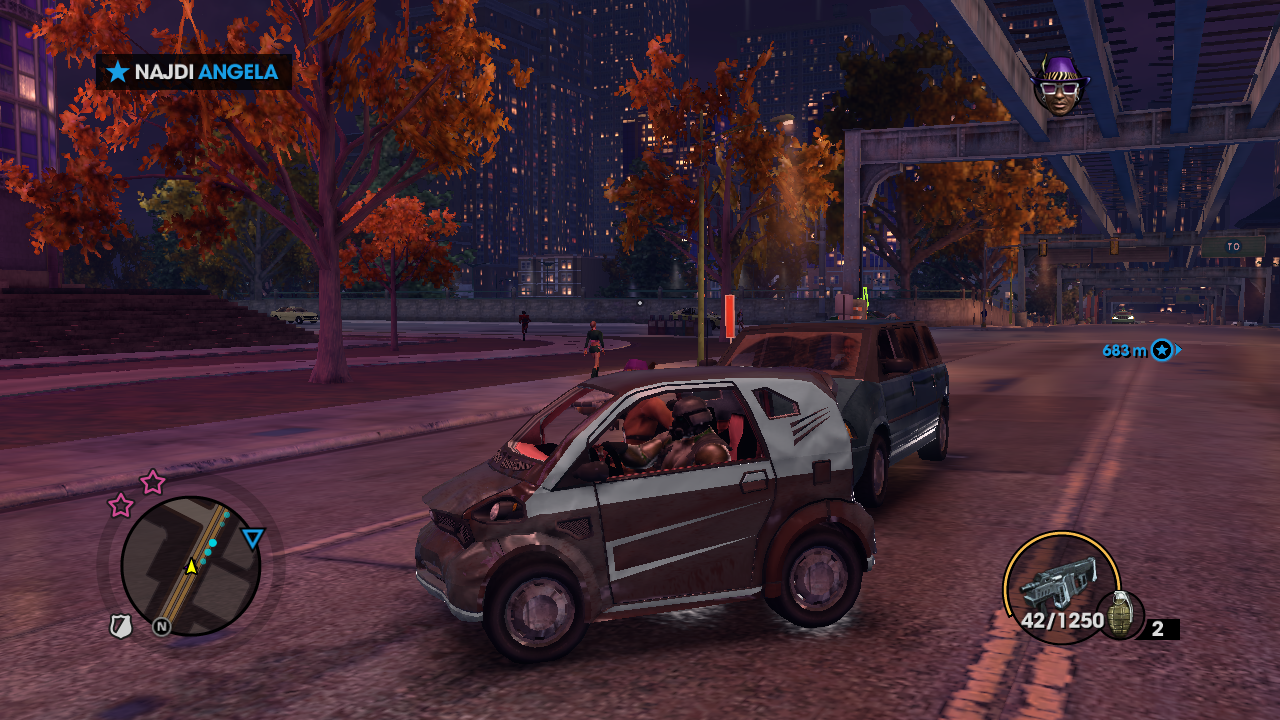The height and width of the screenshot is (720, 1280).
Task: Click the blue triangle marker on minimap edge
Action: point(253,540)
